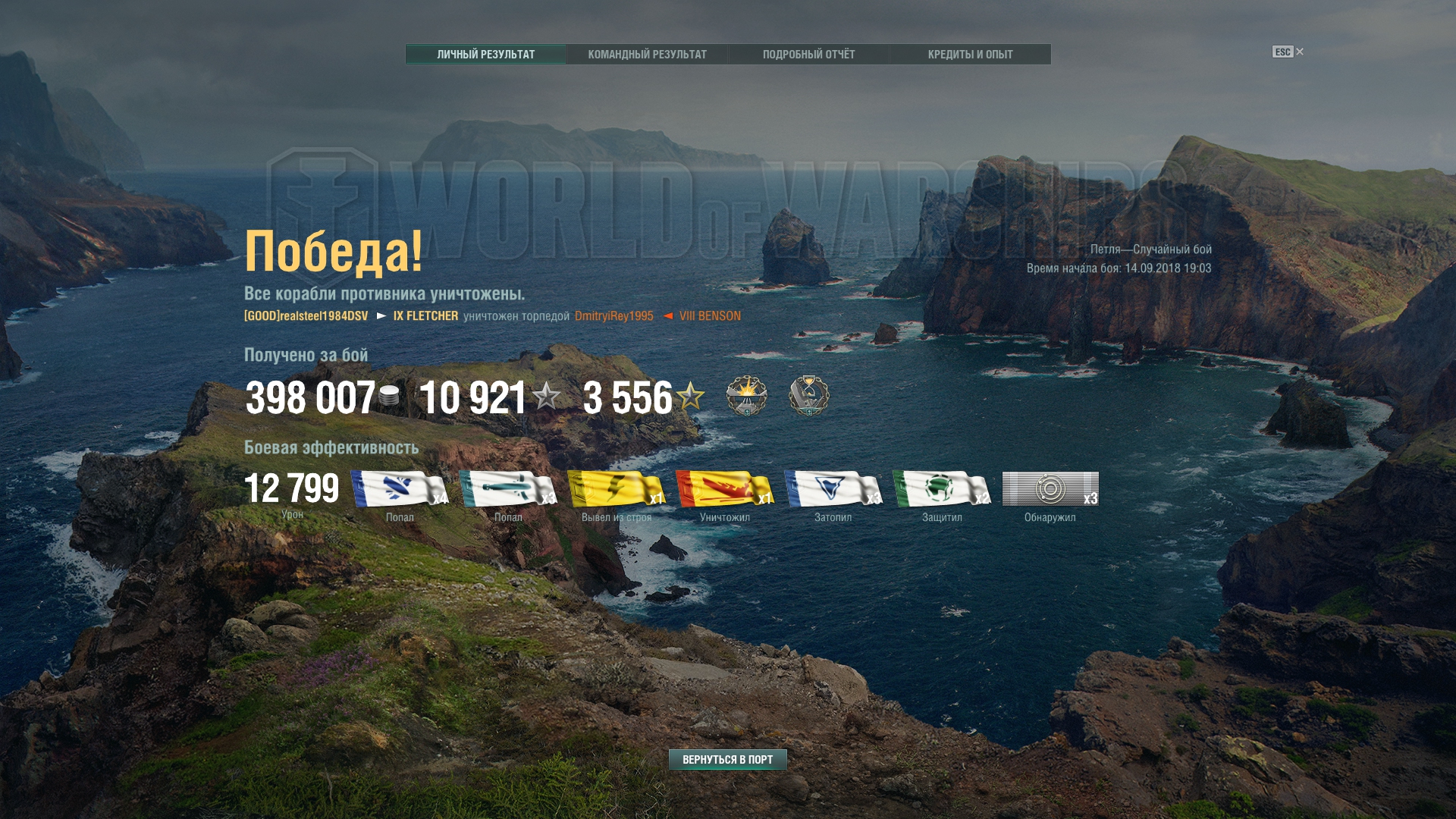Click the Обнаружил grey ribbon
This screenshot has width=1456, height=819.
pyautogui.click(x=1050, y=489)
